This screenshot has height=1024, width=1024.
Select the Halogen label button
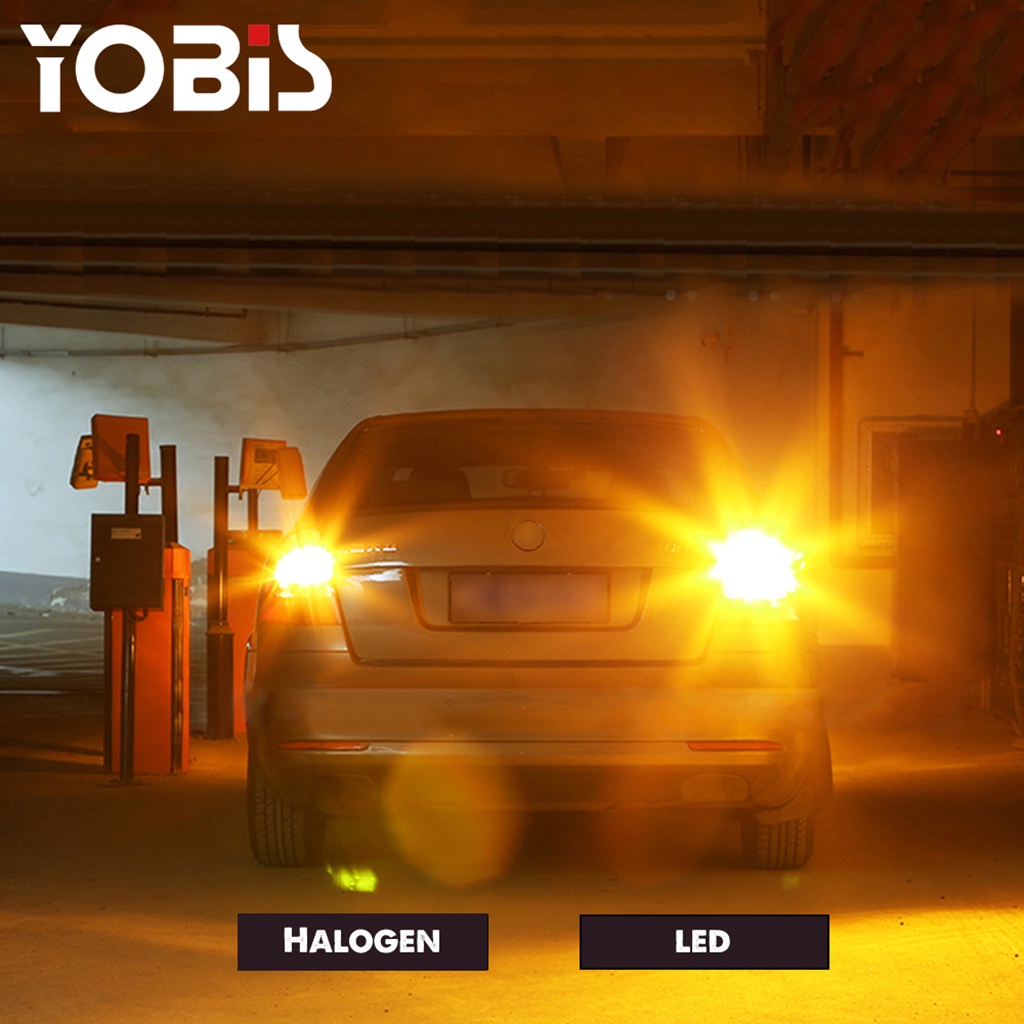[362, 941]
